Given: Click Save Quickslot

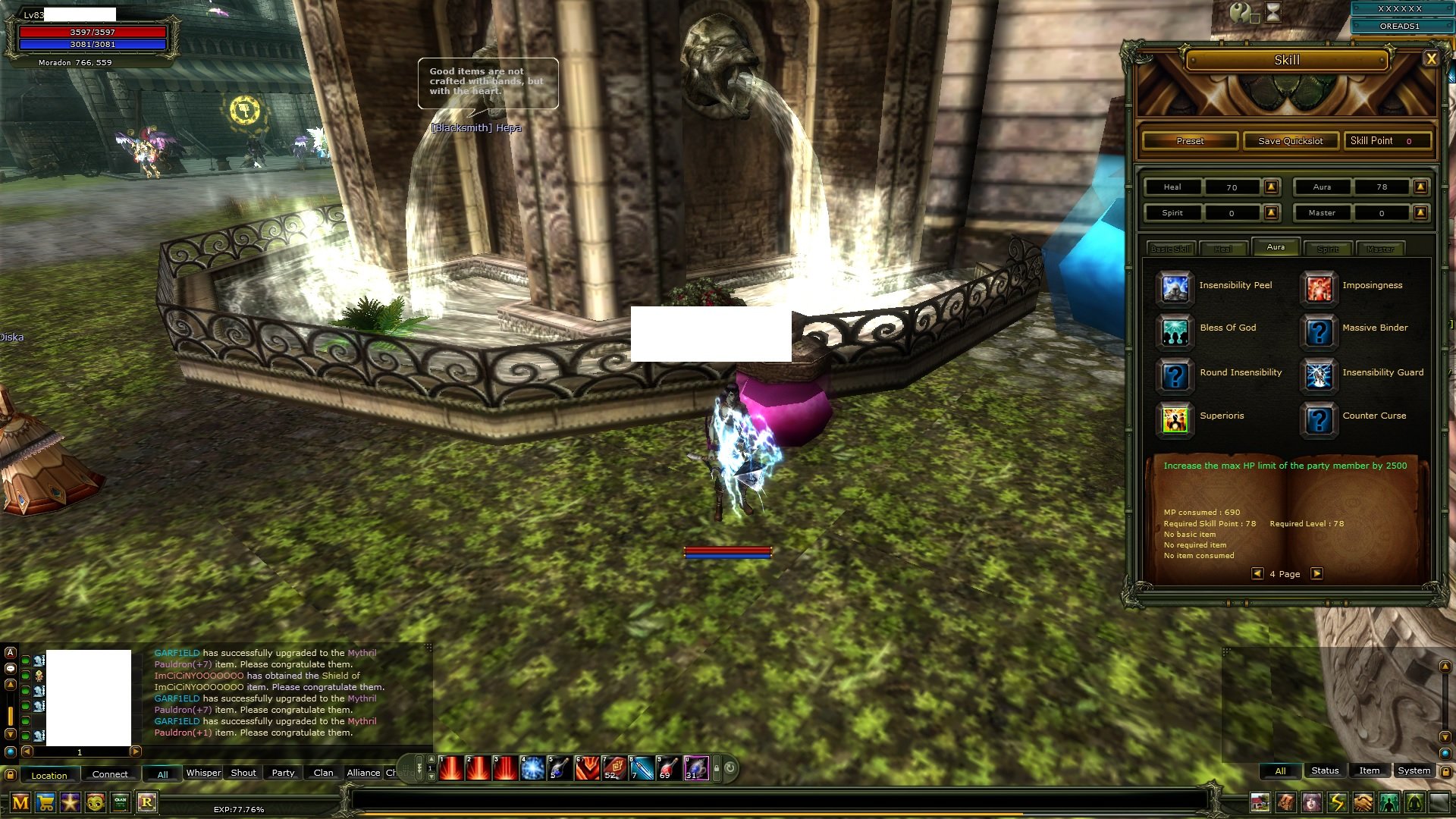Looking at the screenshot, I should 1290,141.
